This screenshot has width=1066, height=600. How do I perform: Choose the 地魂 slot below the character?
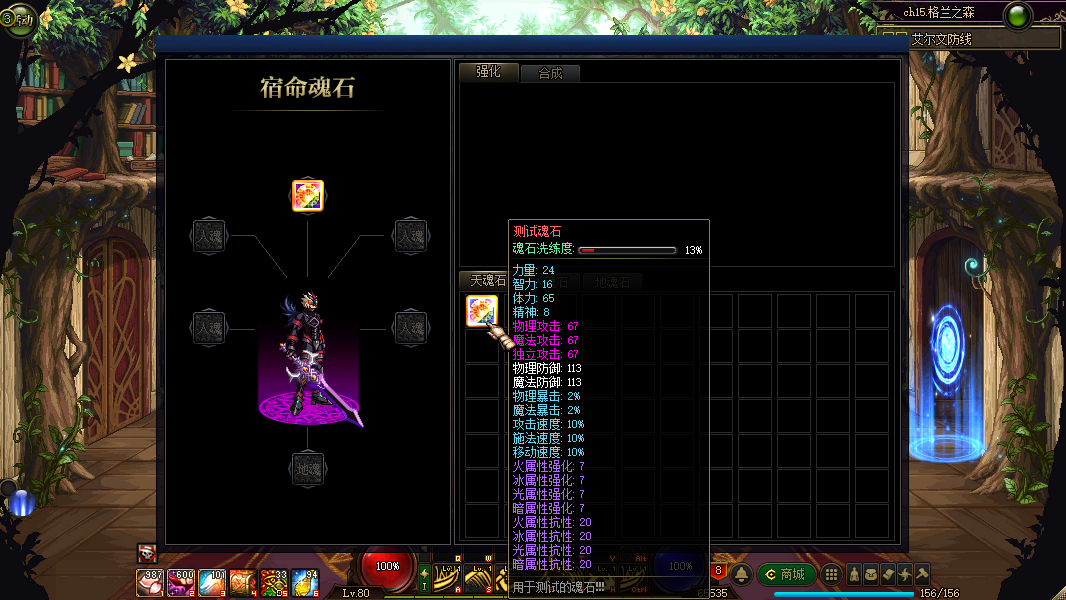coord(307,469)
